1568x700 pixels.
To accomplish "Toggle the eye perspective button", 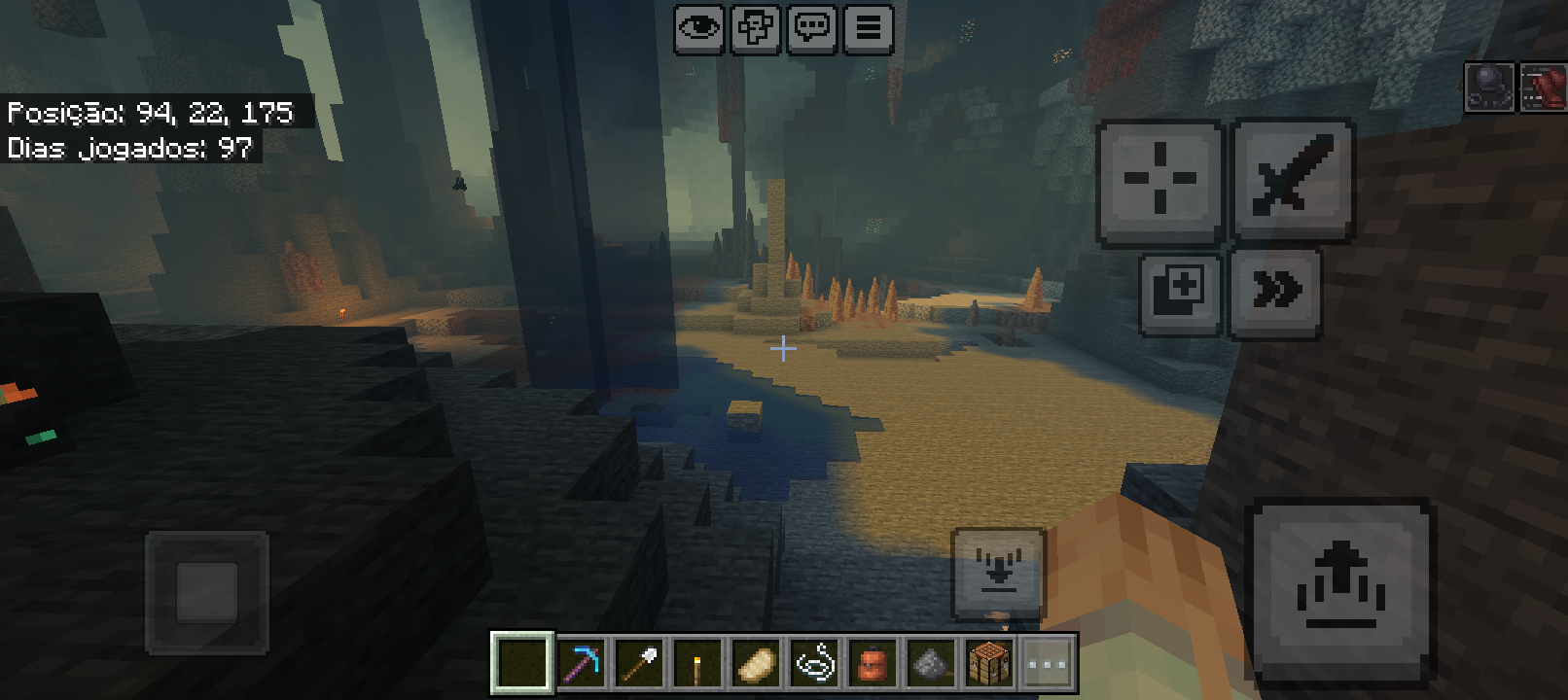I will pos(698,28).
